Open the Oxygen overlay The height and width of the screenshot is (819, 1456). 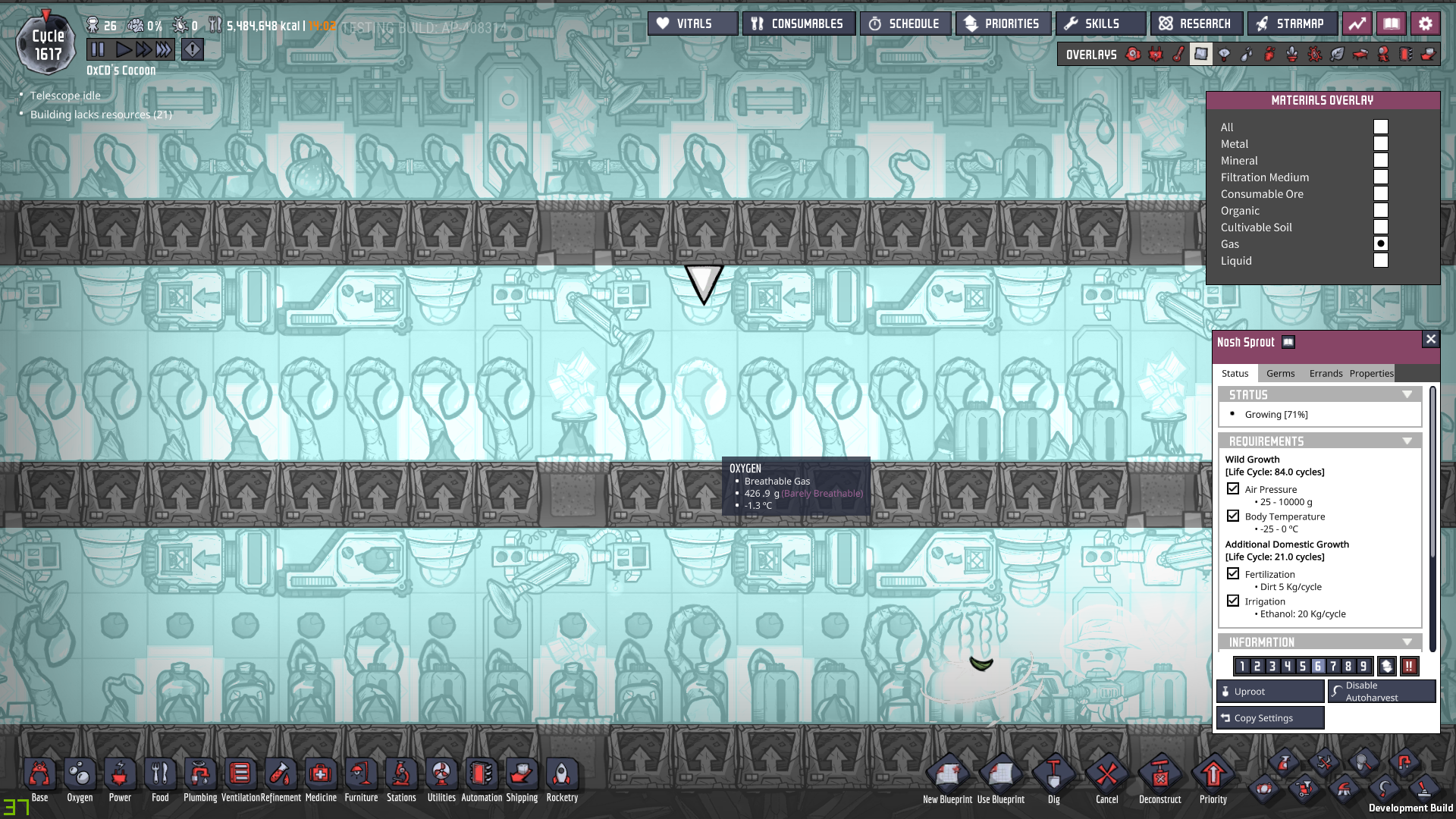(1133, 54)
